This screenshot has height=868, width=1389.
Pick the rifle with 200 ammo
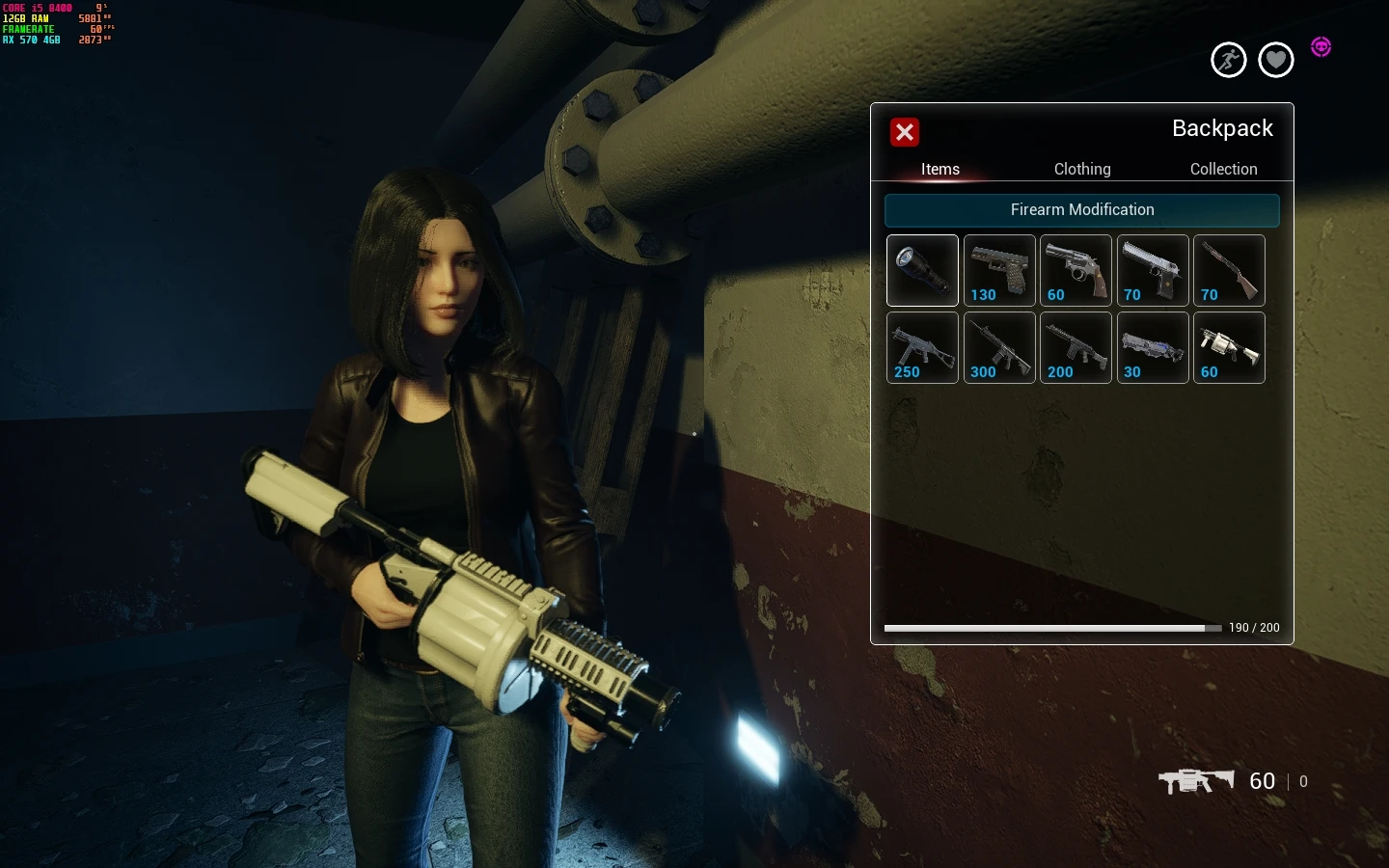point(1076,347)
